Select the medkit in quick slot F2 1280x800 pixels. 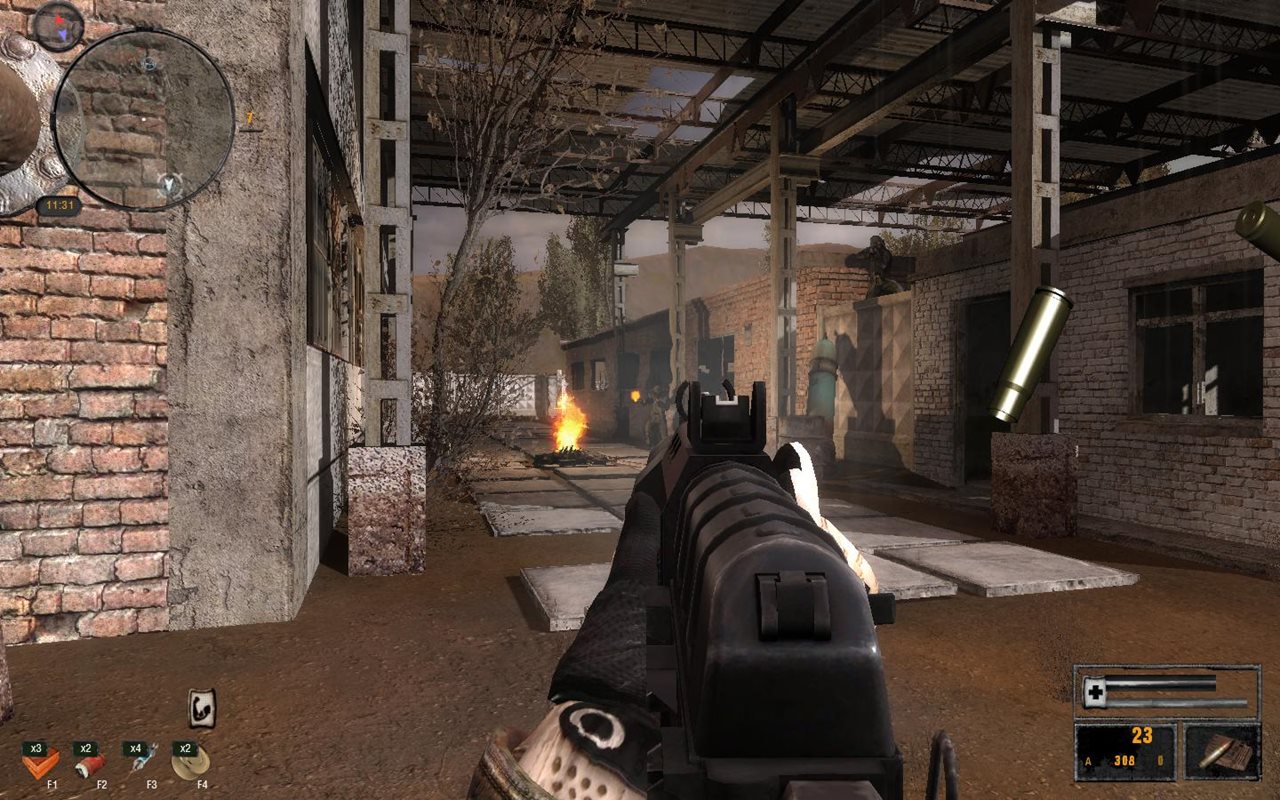pyautogui.click(x=91, y=767)
